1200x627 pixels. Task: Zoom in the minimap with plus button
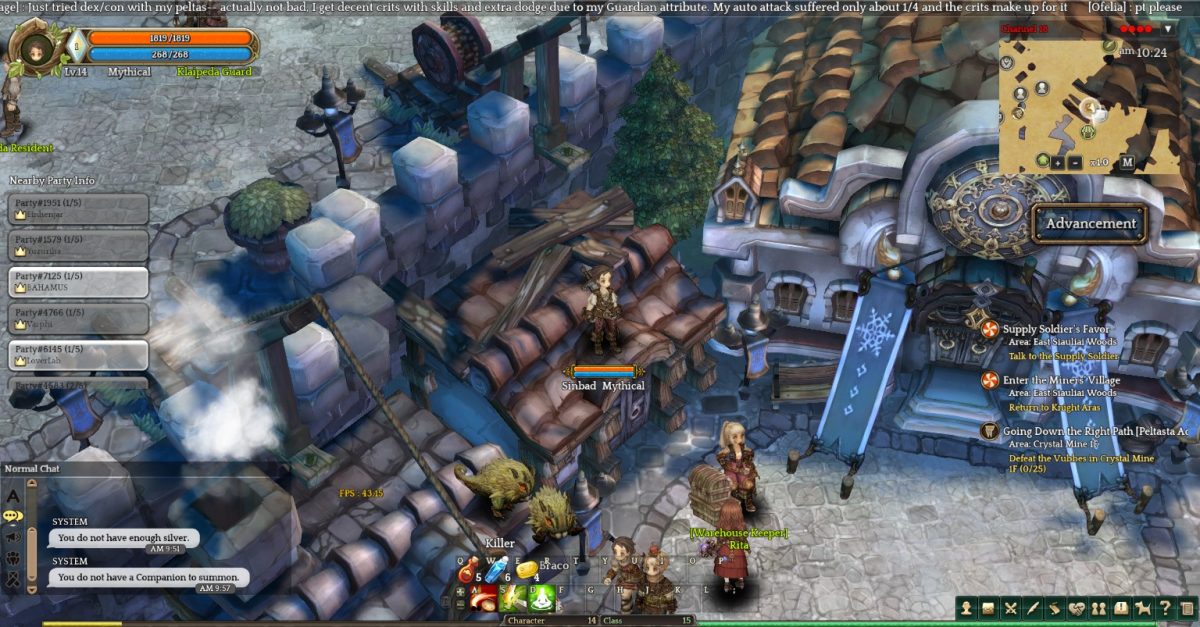(x=1057, y=163)
